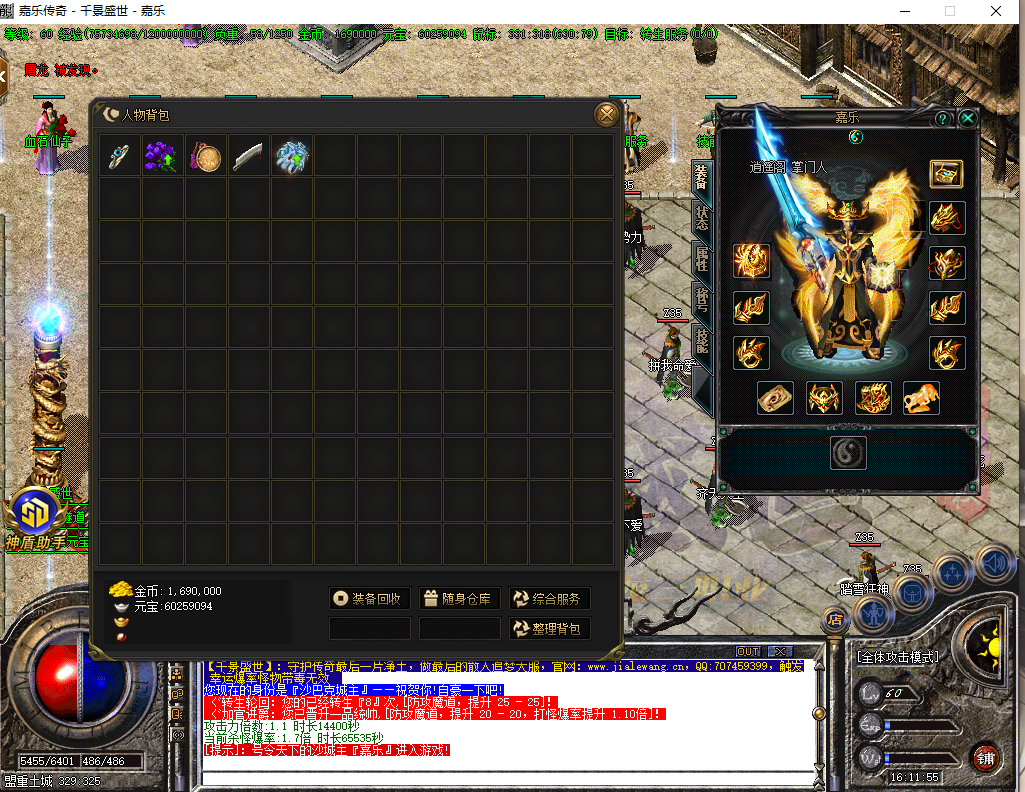This screenshot has width=1025, height=792.
Task: Switch to the 状态 status tab
Action: tap(702, 217)
